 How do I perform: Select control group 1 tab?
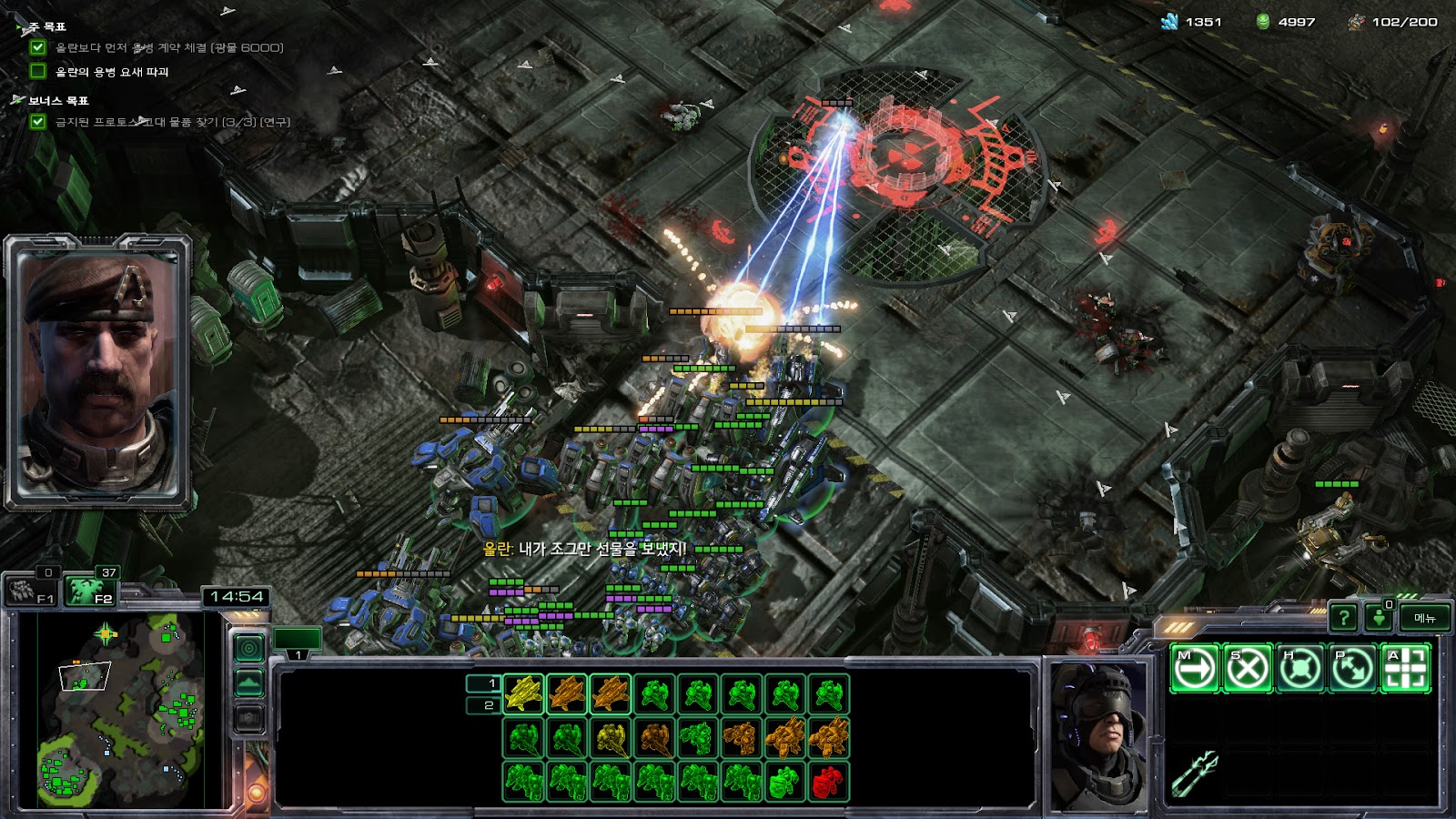pos(298,640)
